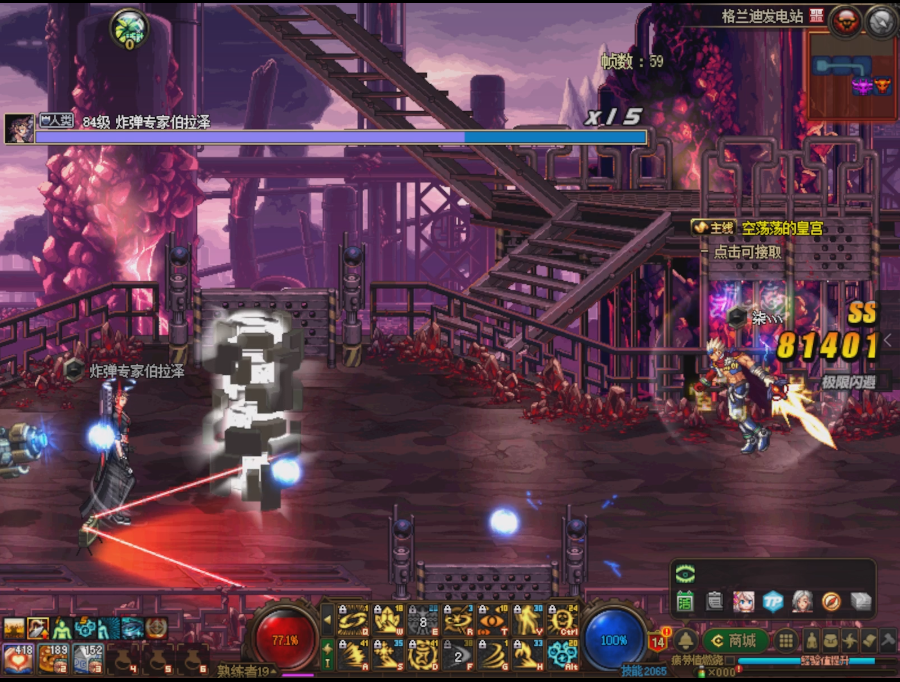Open the nine-dot grid menu button
Image resolution: width=900 pixels, height=682 pixels.
point(787,641)
